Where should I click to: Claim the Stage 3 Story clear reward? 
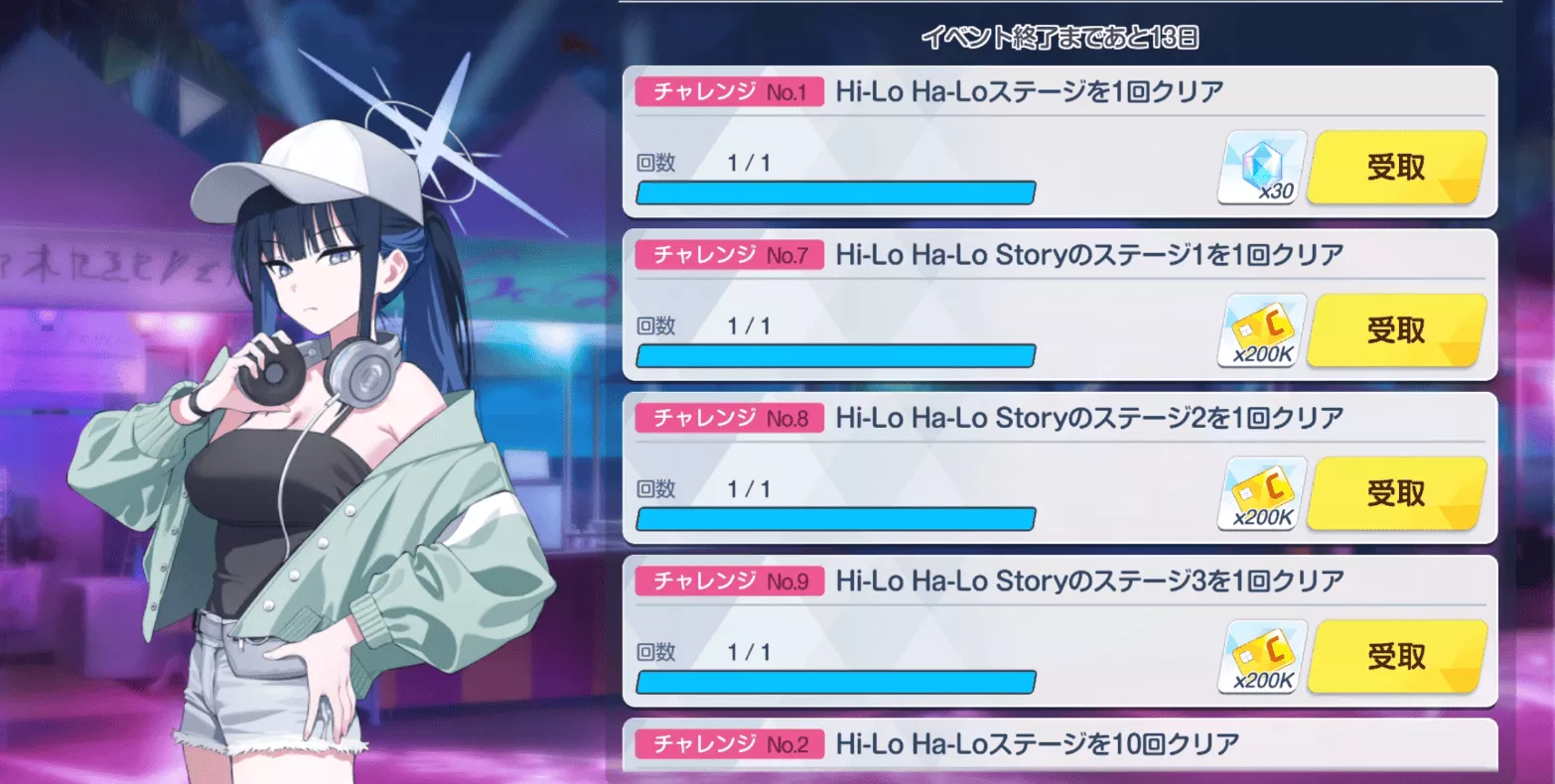click(x=1394, y=655)
